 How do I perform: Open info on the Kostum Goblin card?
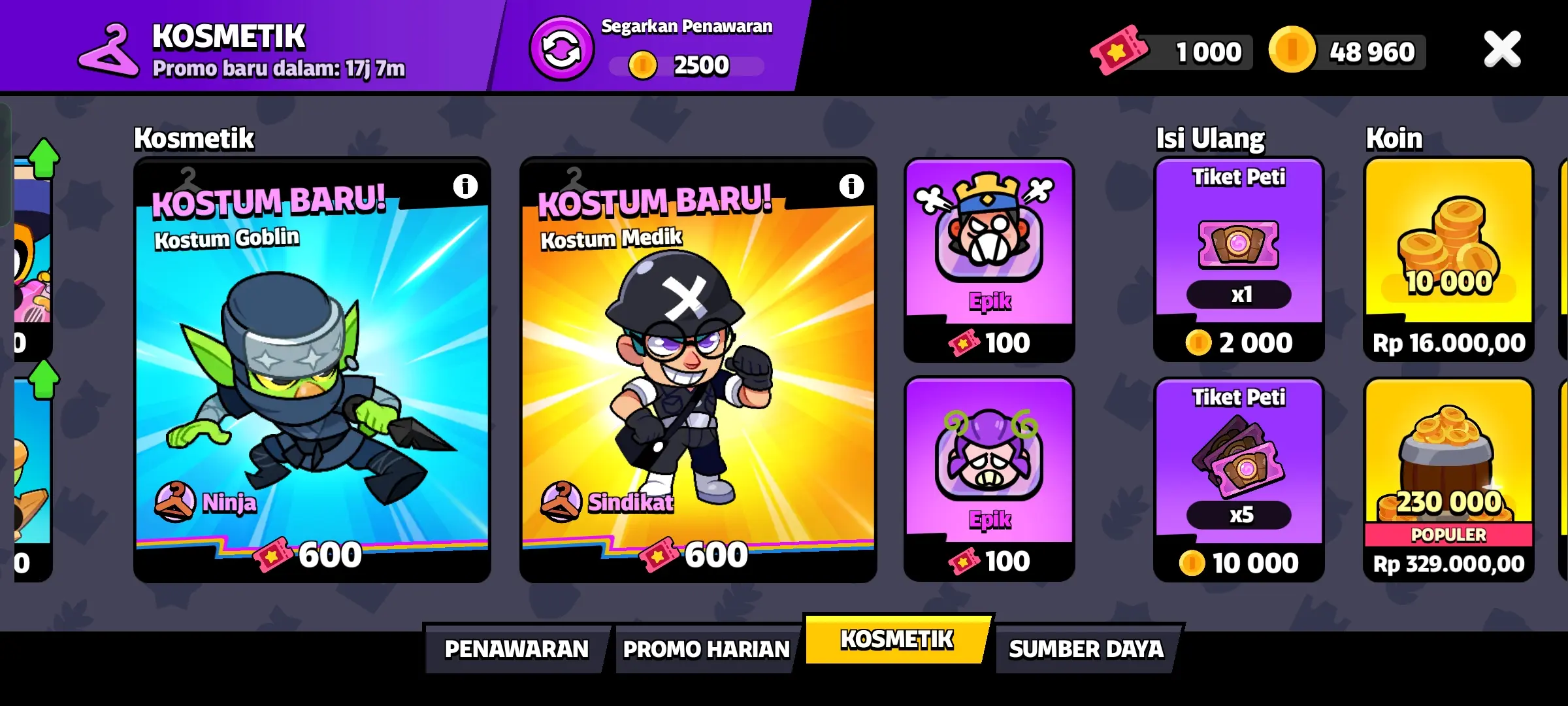pos(465,185)
